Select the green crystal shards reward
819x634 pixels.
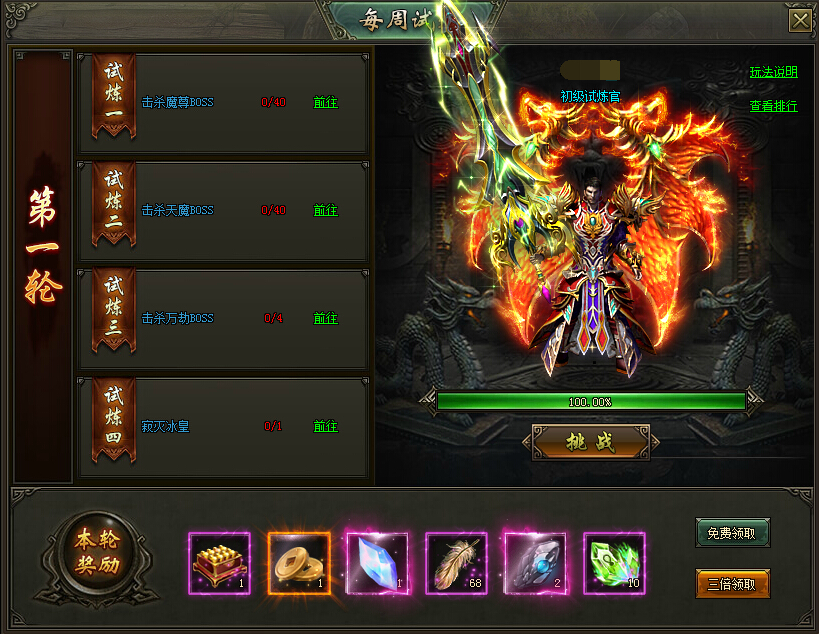(x=614, y=563)
